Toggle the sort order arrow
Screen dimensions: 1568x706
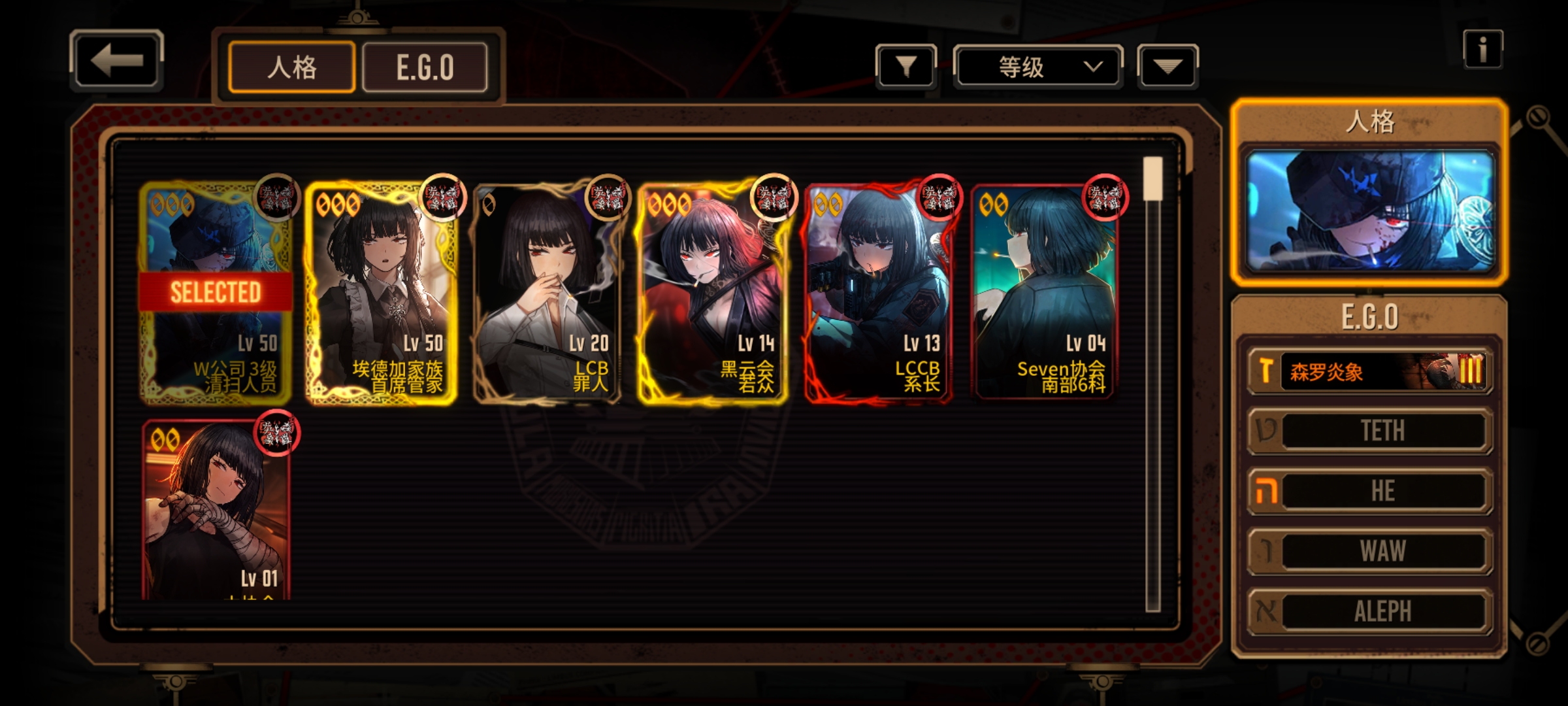point(1168,66)
